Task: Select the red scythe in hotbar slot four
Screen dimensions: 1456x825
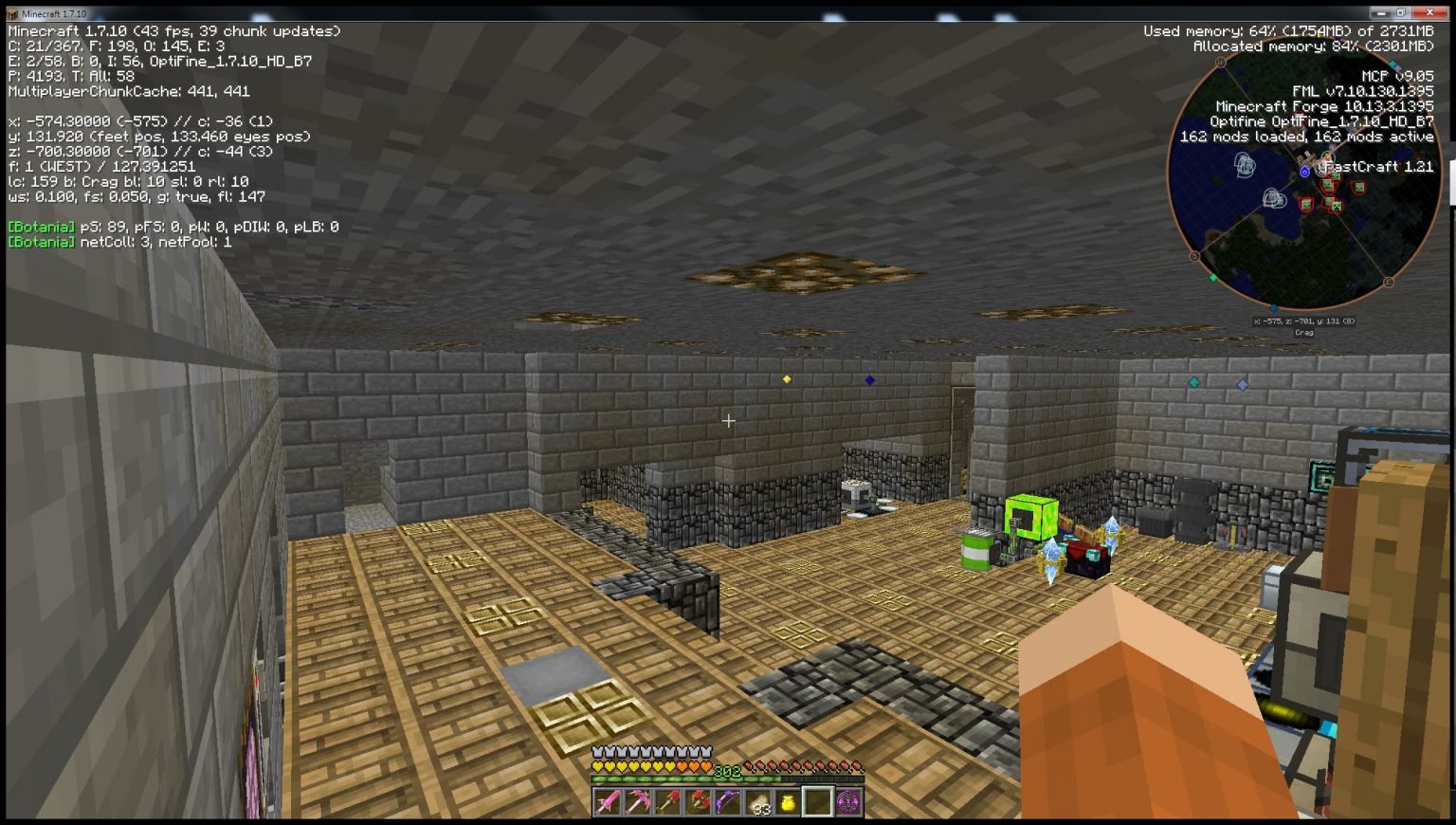Action: click(699, 801)
